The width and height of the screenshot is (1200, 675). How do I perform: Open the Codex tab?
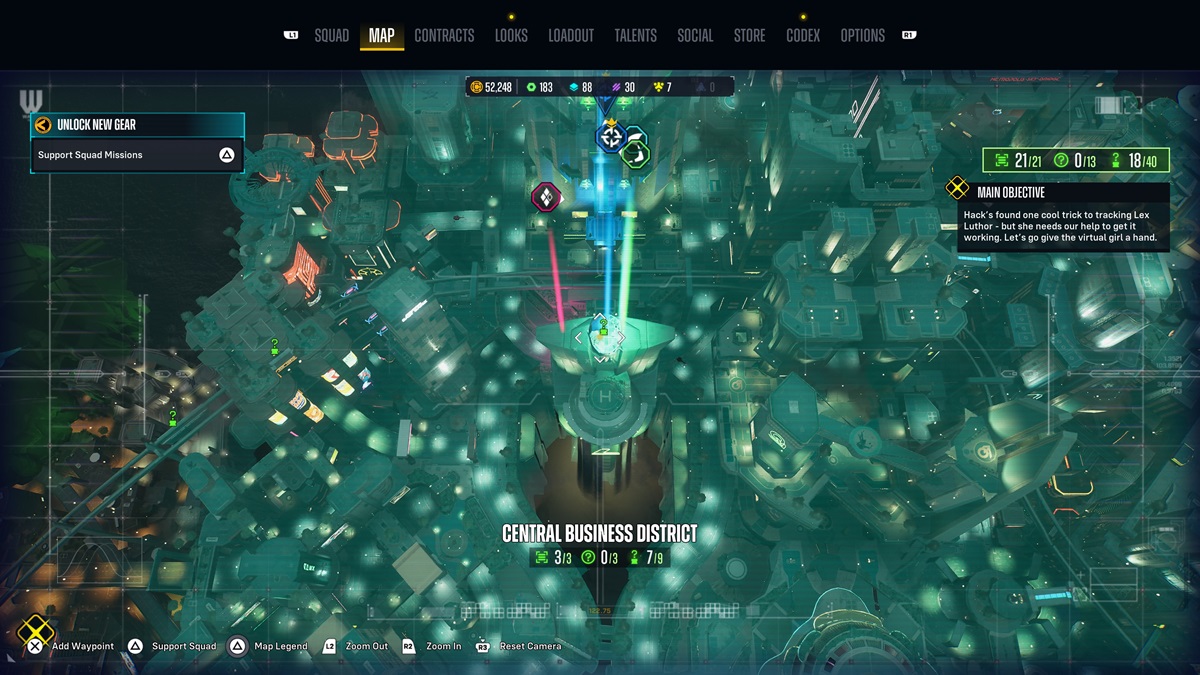click(803, 36)
